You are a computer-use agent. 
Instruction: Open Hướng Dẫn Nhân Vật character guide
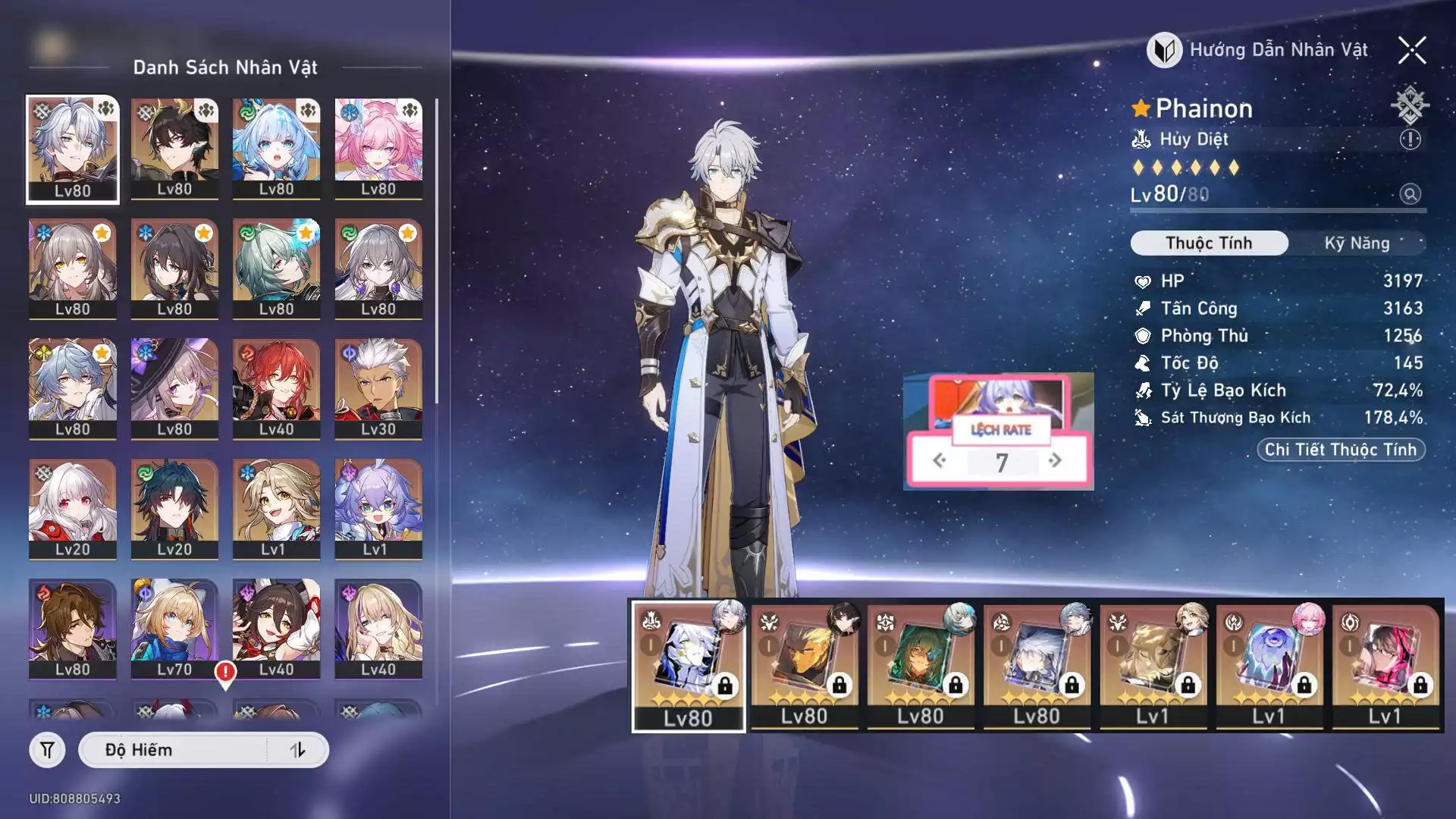1259,51
